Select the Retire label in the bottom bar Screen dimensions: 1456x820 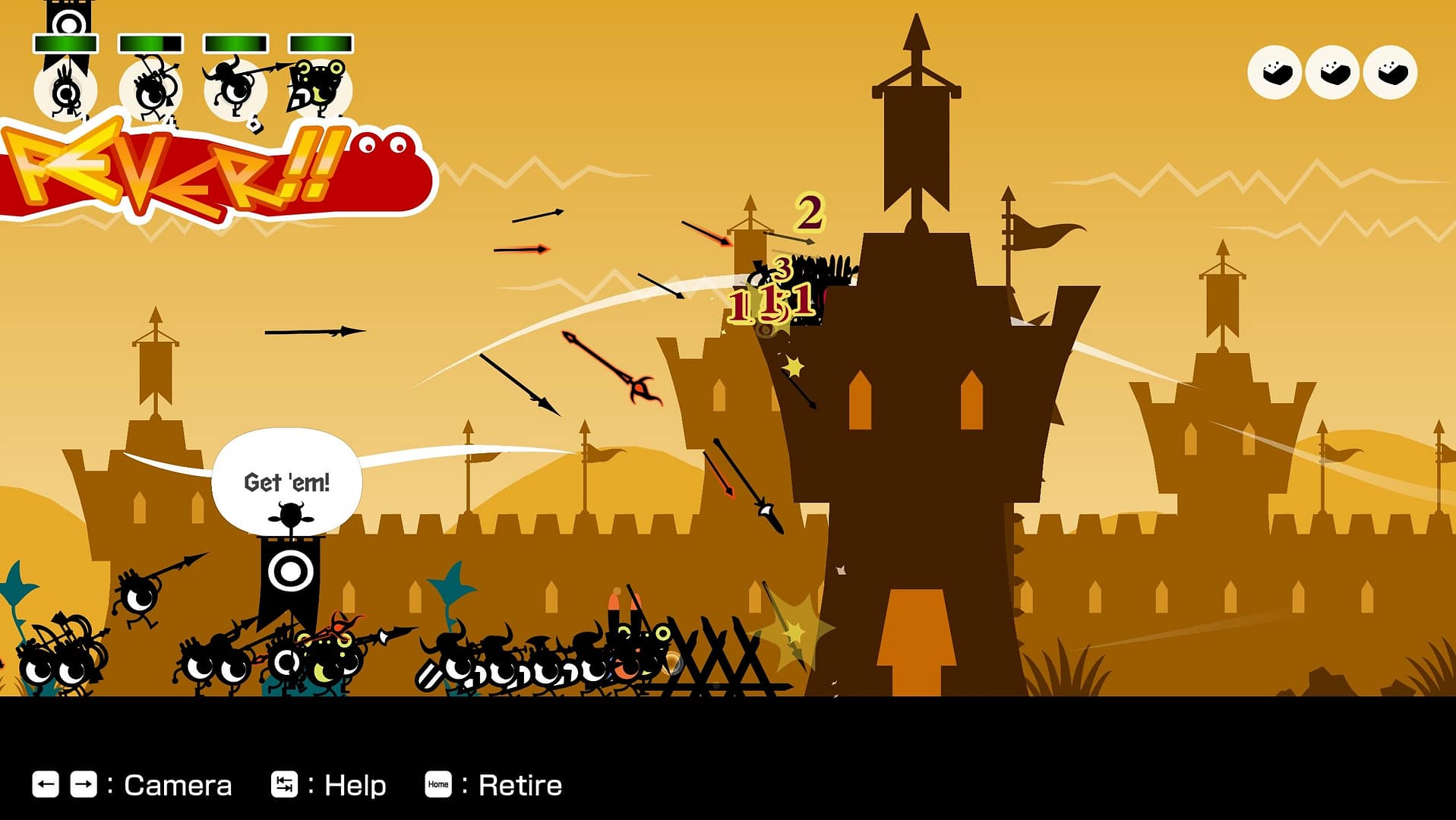520,784
